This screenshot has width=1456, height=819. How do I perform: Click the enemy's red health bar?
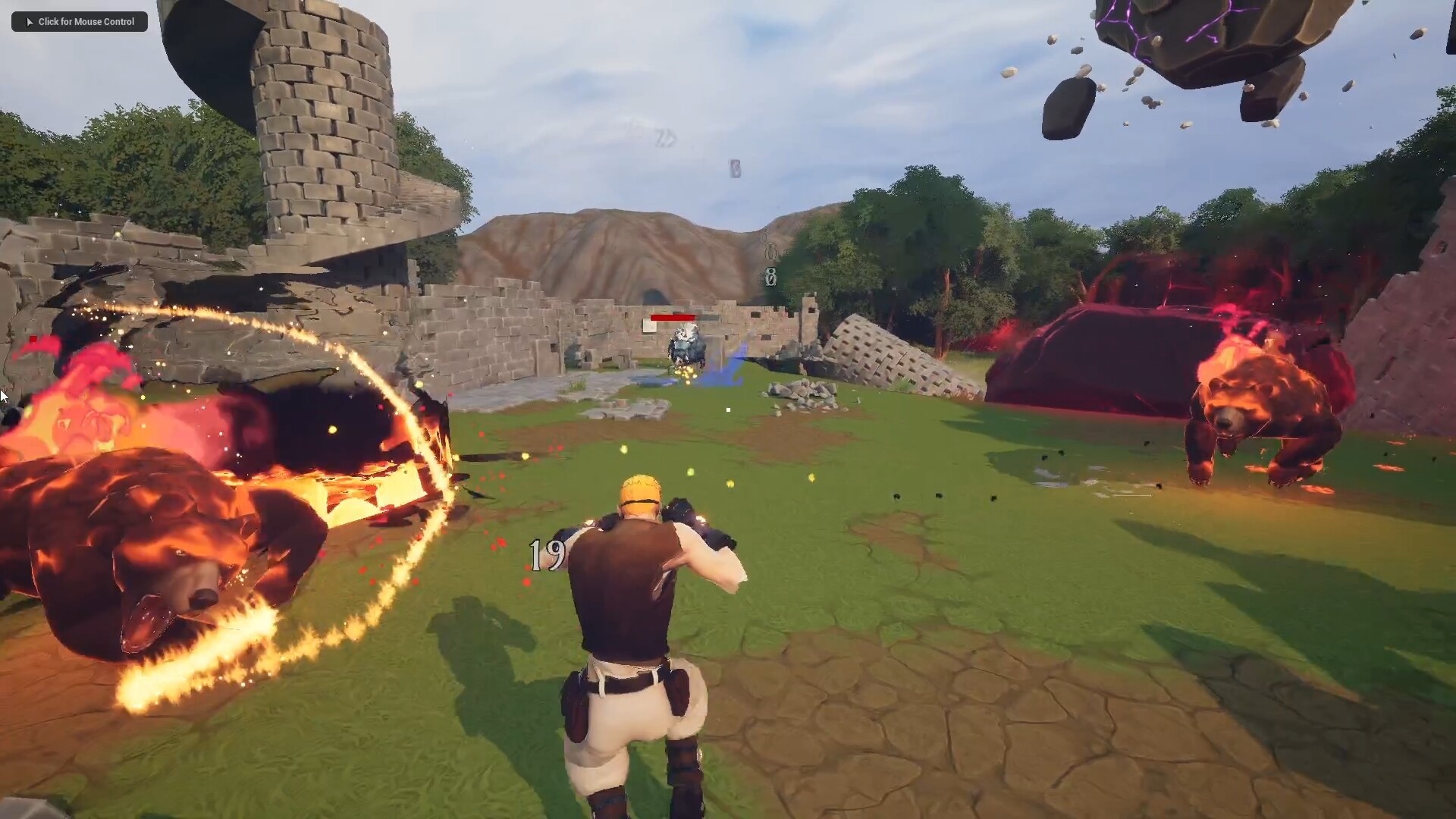pyautogui.click(x=673, y=318)
